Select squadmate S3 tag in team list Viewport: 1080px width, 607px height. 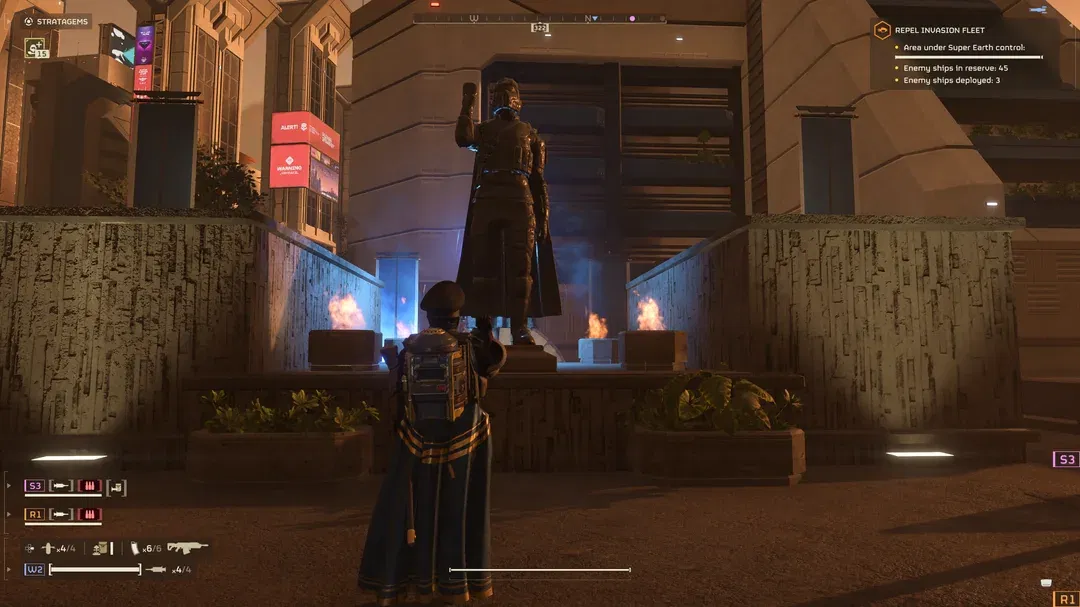coord(35,486)
